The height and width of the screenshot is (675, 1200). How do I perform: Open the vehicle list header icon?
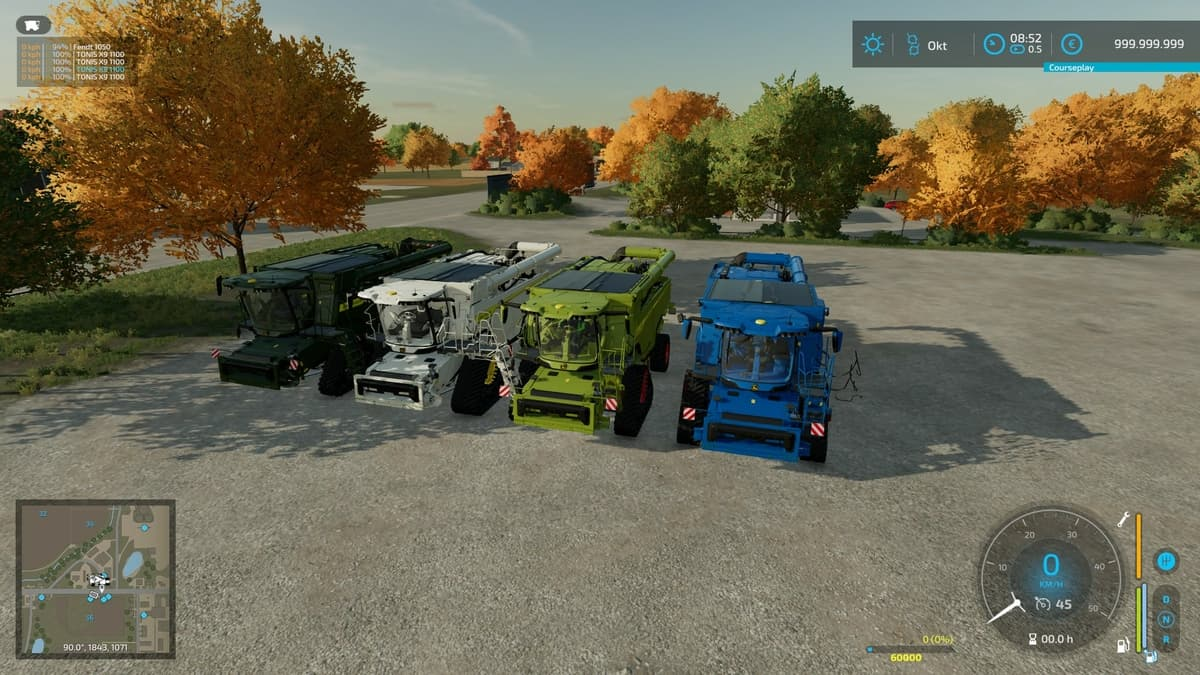coord(33,26)
